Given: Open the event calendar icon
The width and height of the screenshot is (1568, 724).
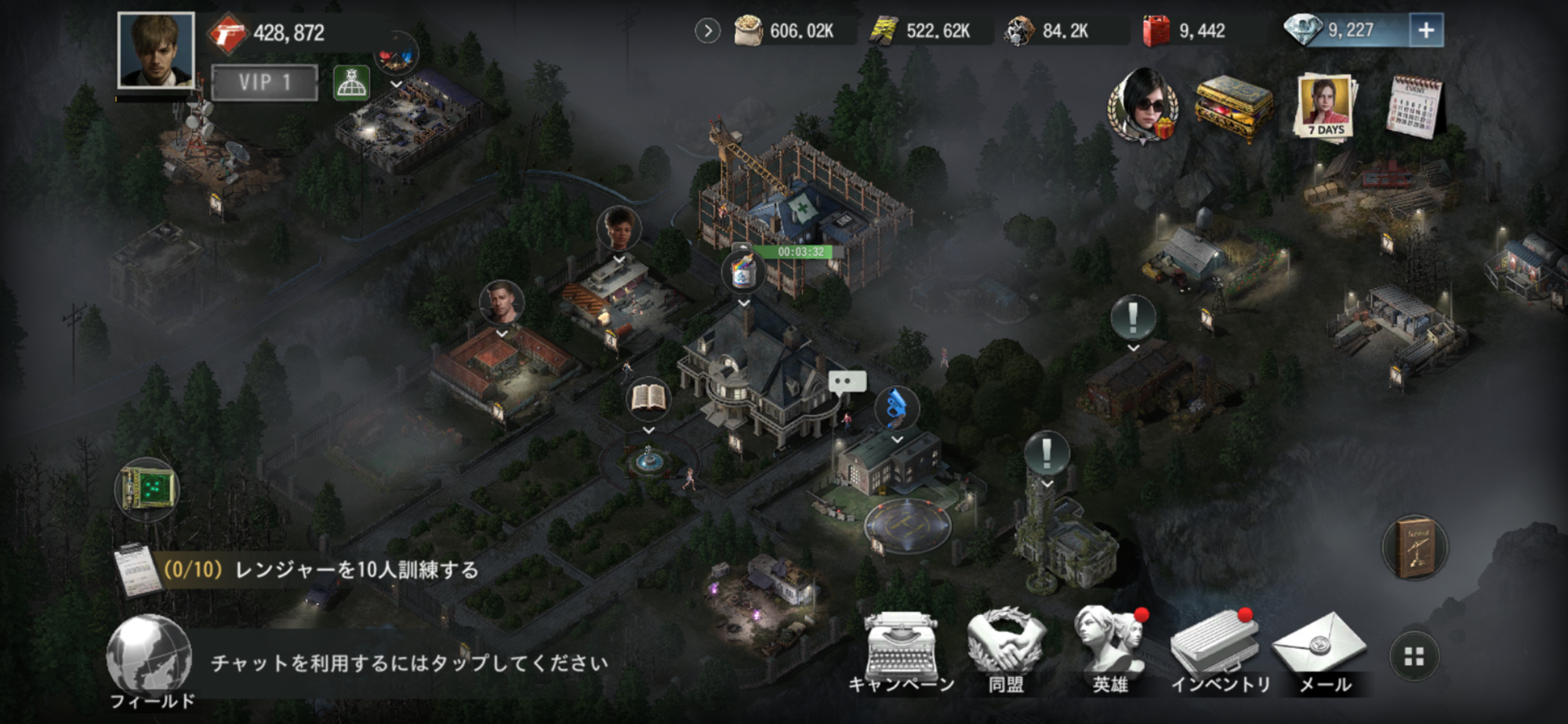Looking at the screenshot, I should (x=1414, y=107).
